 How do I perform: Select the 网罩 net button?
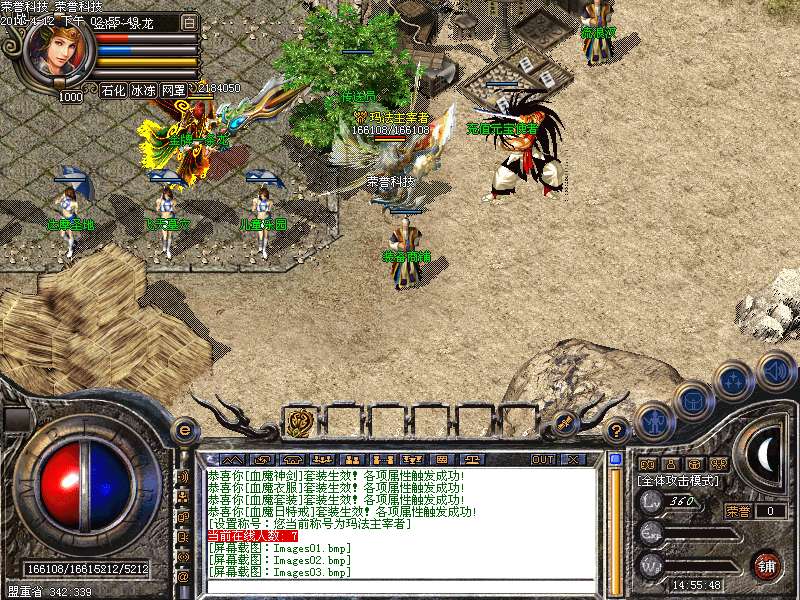coord(173,90)
